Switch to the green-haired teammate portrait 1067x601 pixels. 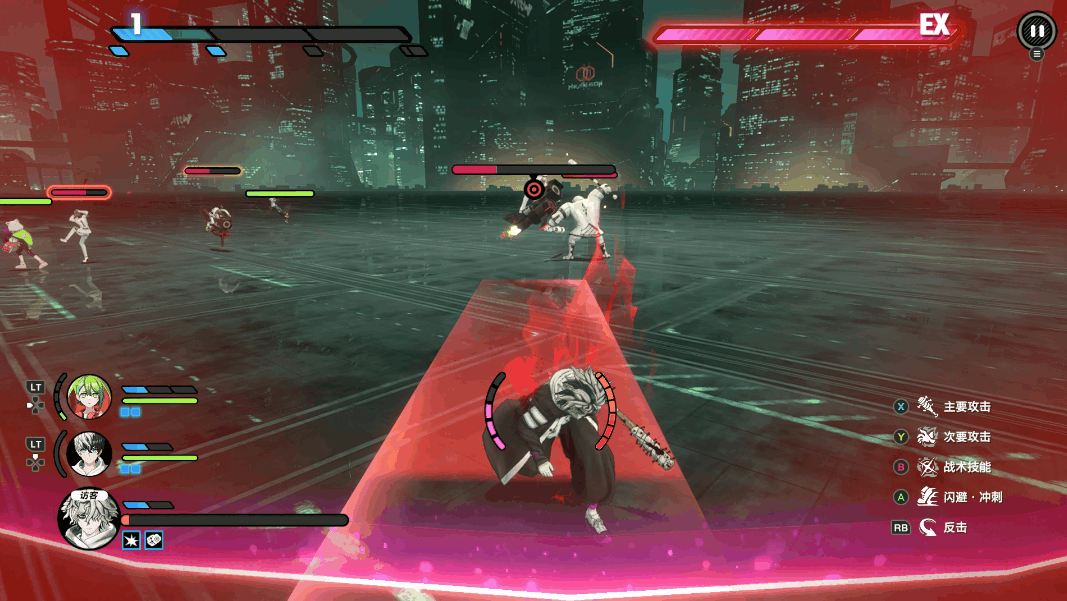pos(89,398)
